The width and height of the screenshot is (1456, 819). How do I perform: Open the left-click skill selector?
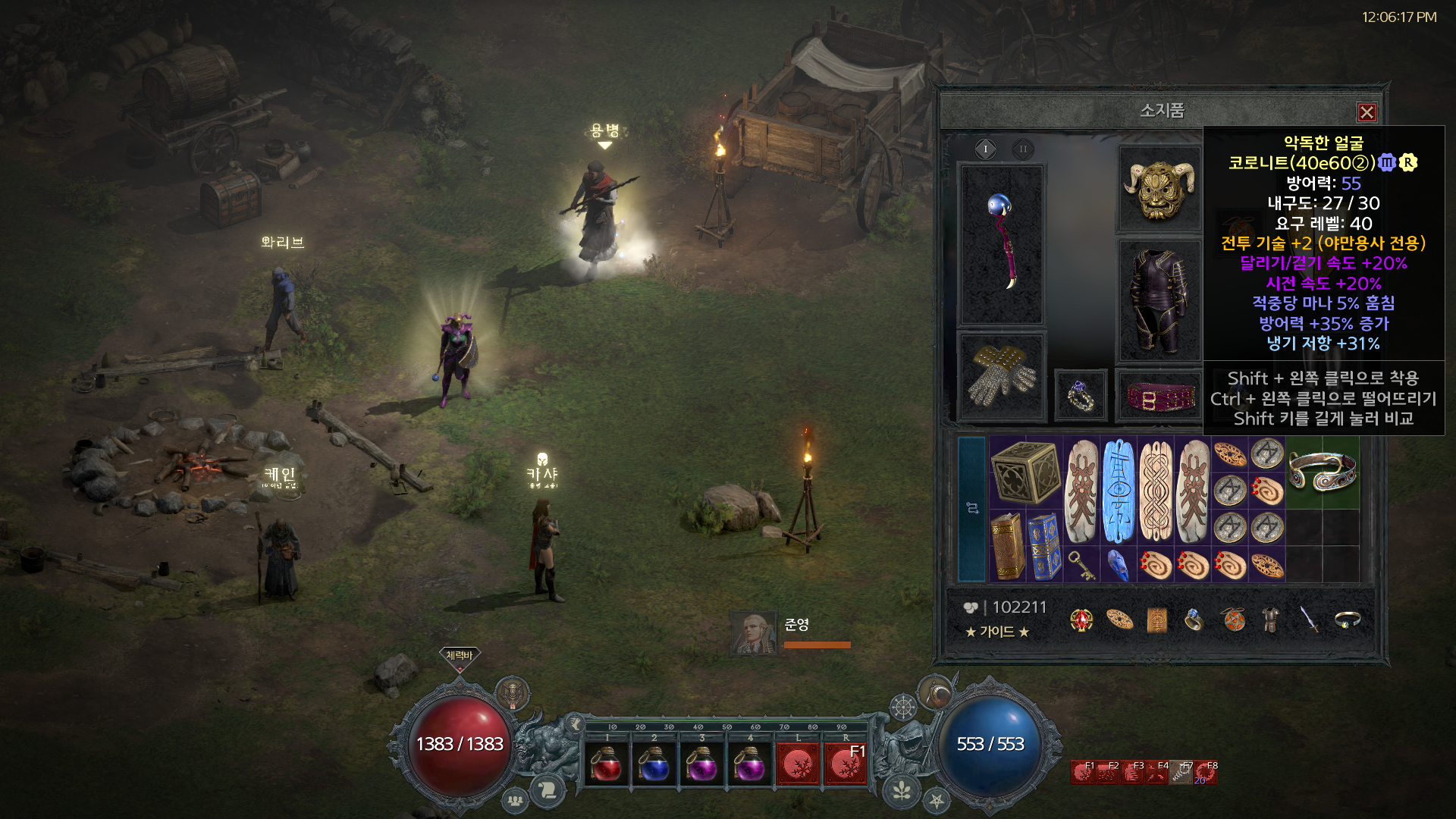[798, 764]
